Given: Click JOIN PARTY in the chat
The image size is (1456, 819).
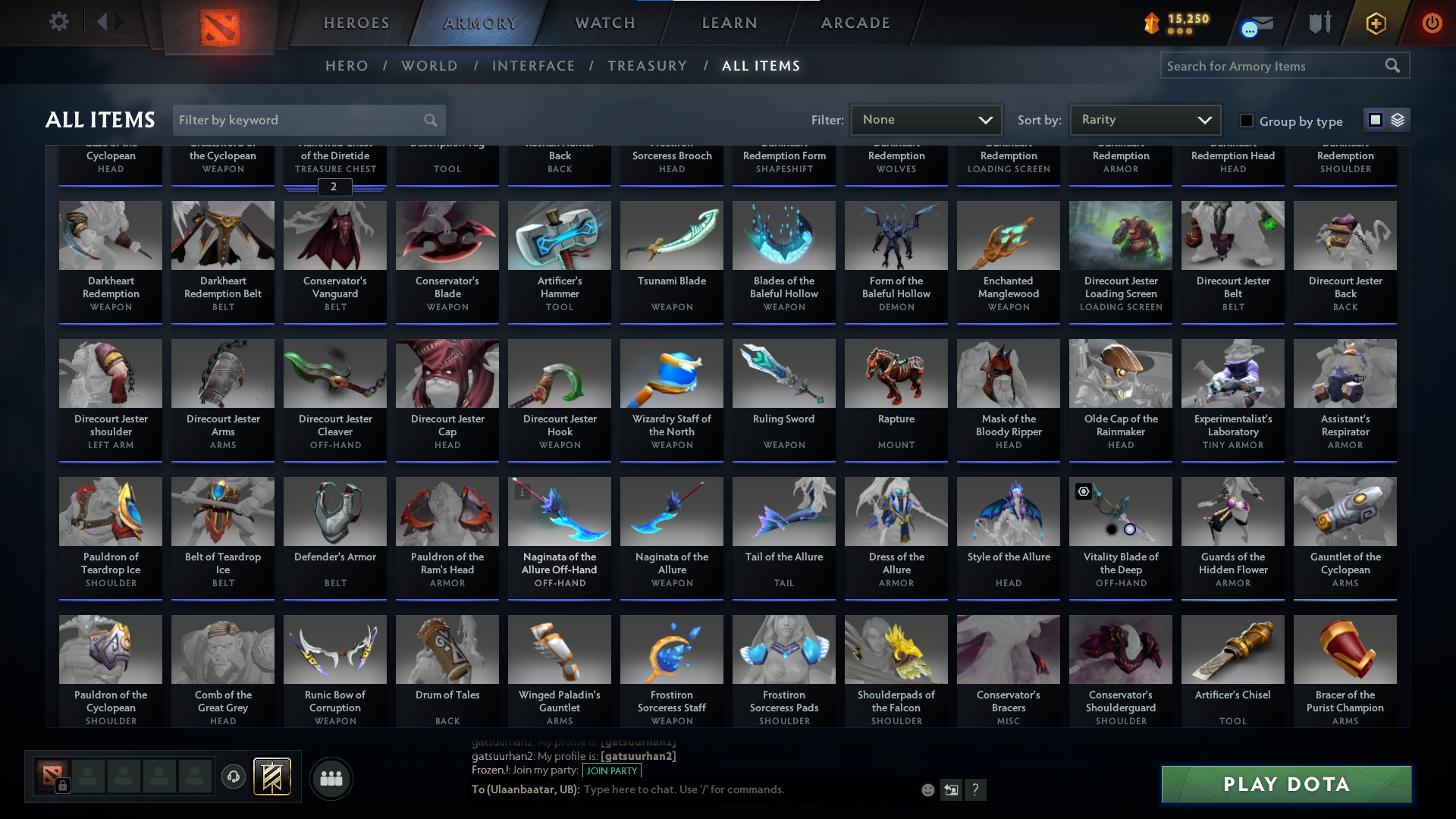Looking at the screenshot, I should 611,770.
